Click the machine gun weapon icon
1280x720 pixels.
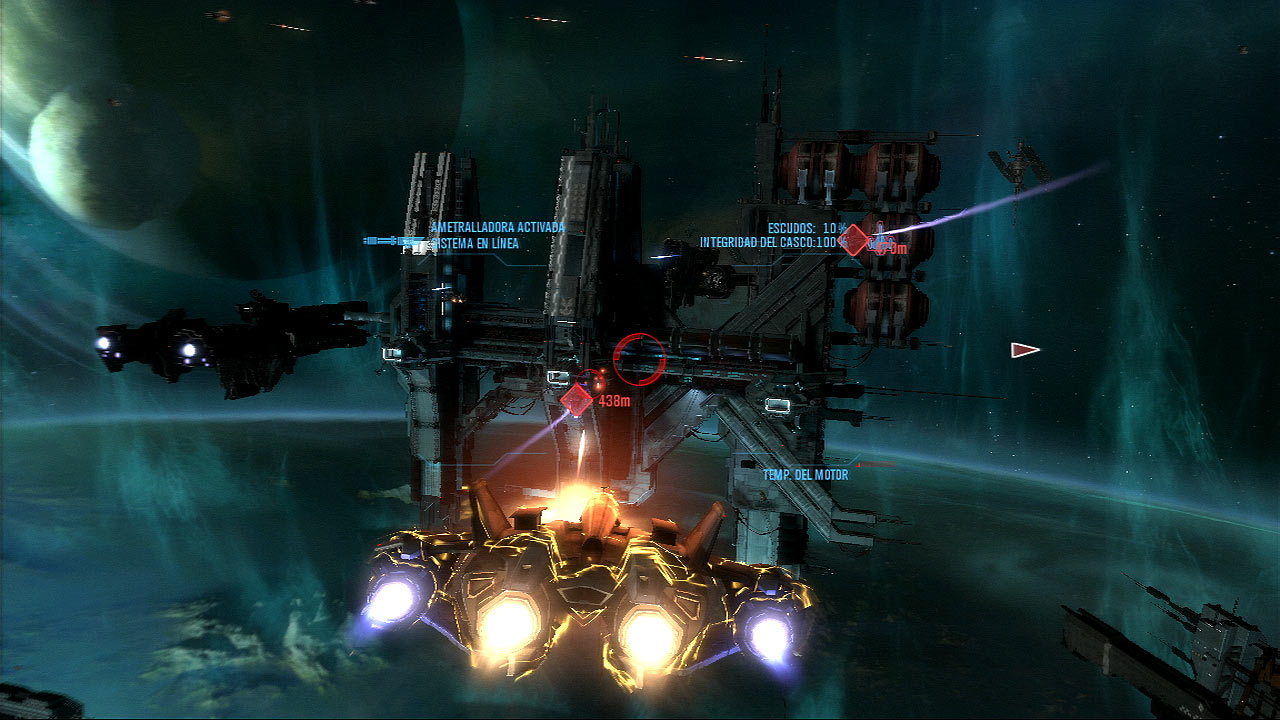392,241
